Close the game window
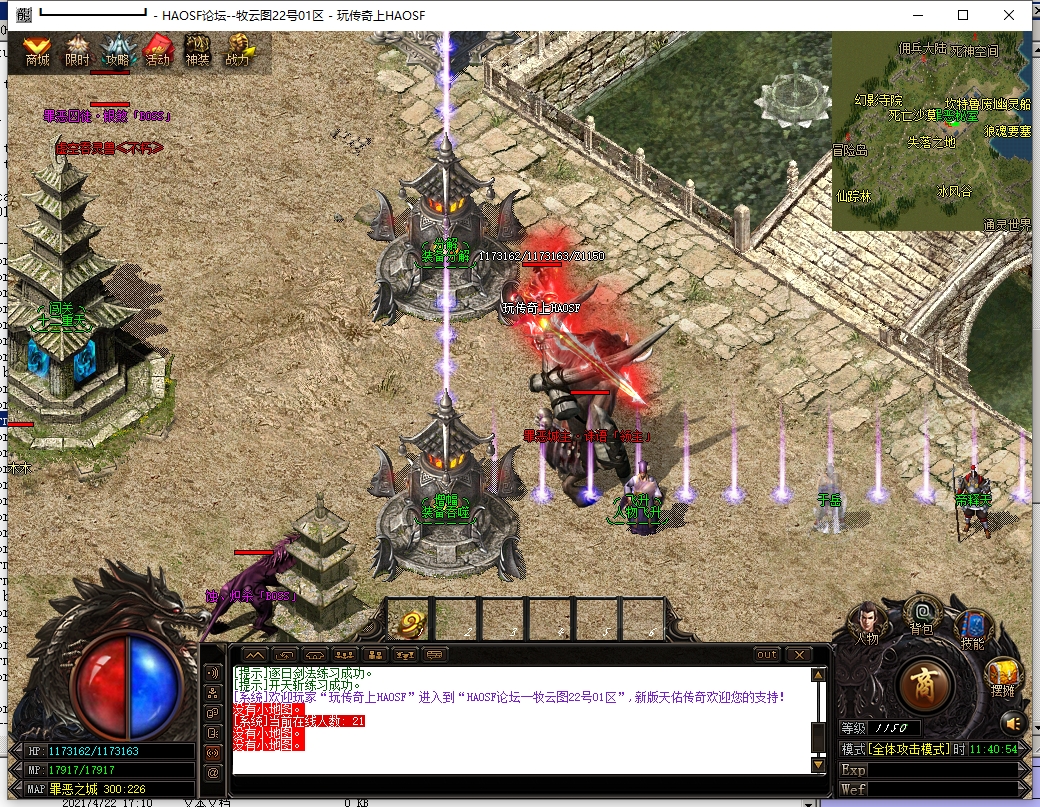Viewport: 1040px width, 807px height. pos(1010,15)
